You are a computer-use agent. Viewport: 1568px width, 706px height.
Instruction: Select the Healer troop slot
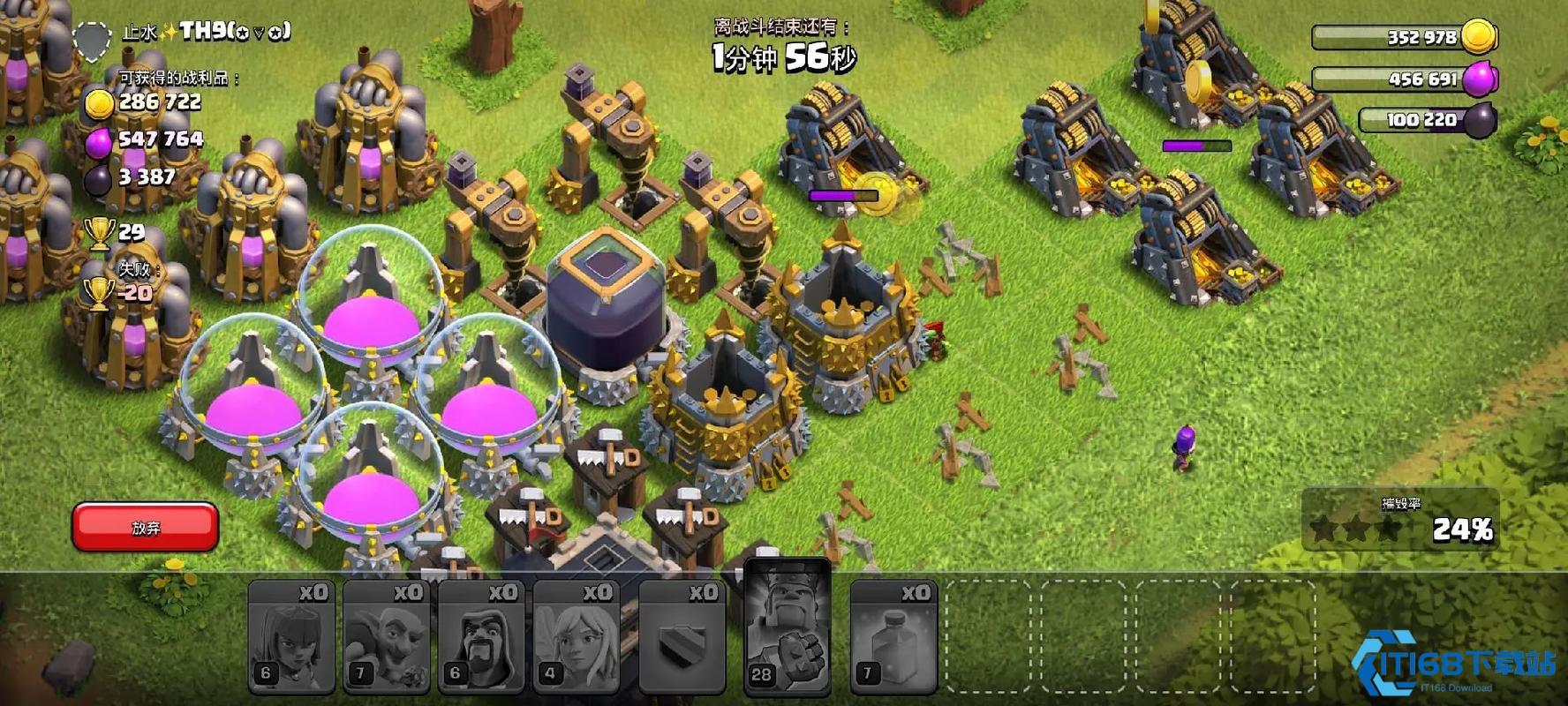pos(576,636)
